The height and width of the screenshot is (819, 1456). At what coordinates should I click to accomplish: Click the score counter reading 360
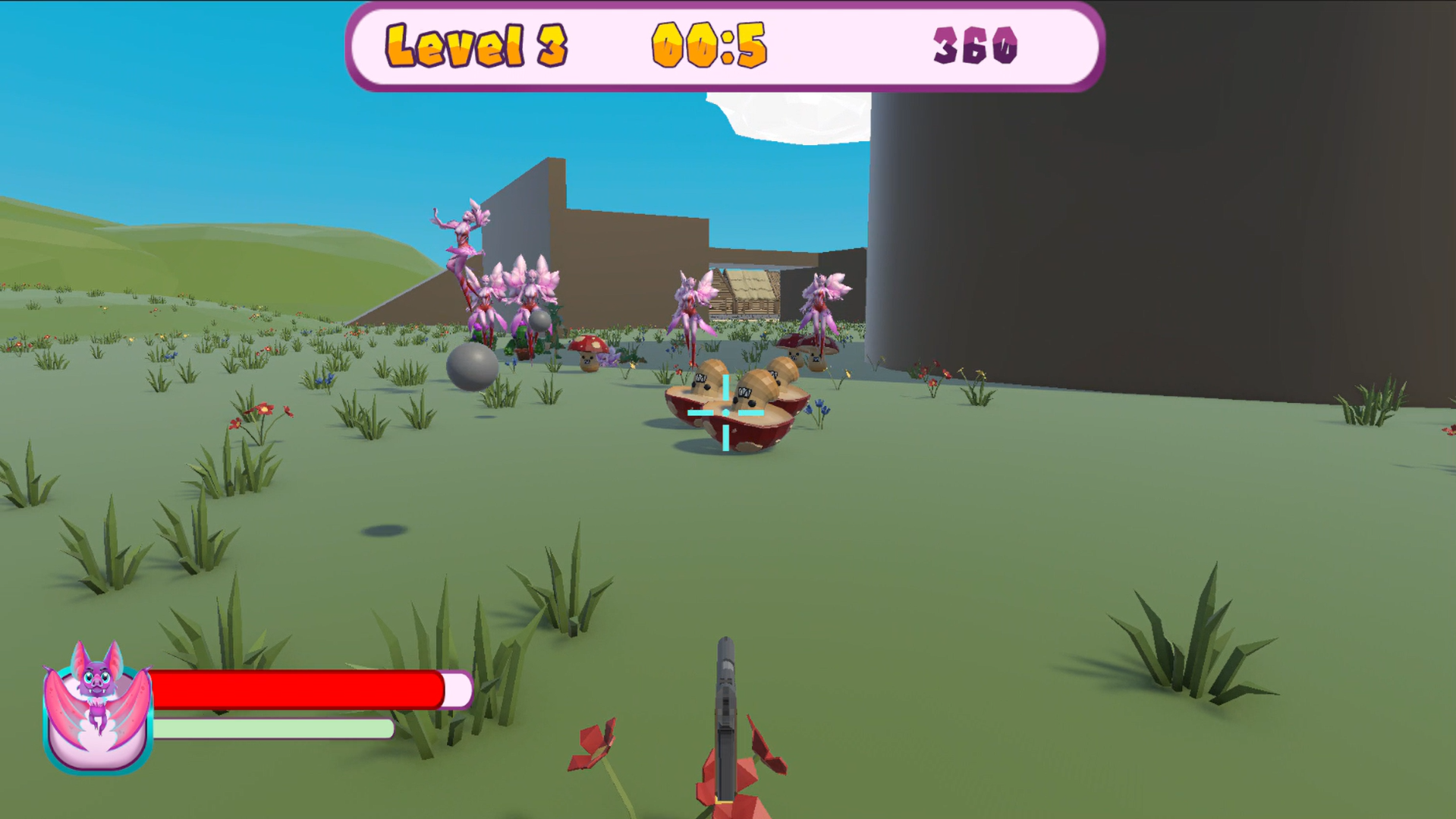[x=976, y=44]
